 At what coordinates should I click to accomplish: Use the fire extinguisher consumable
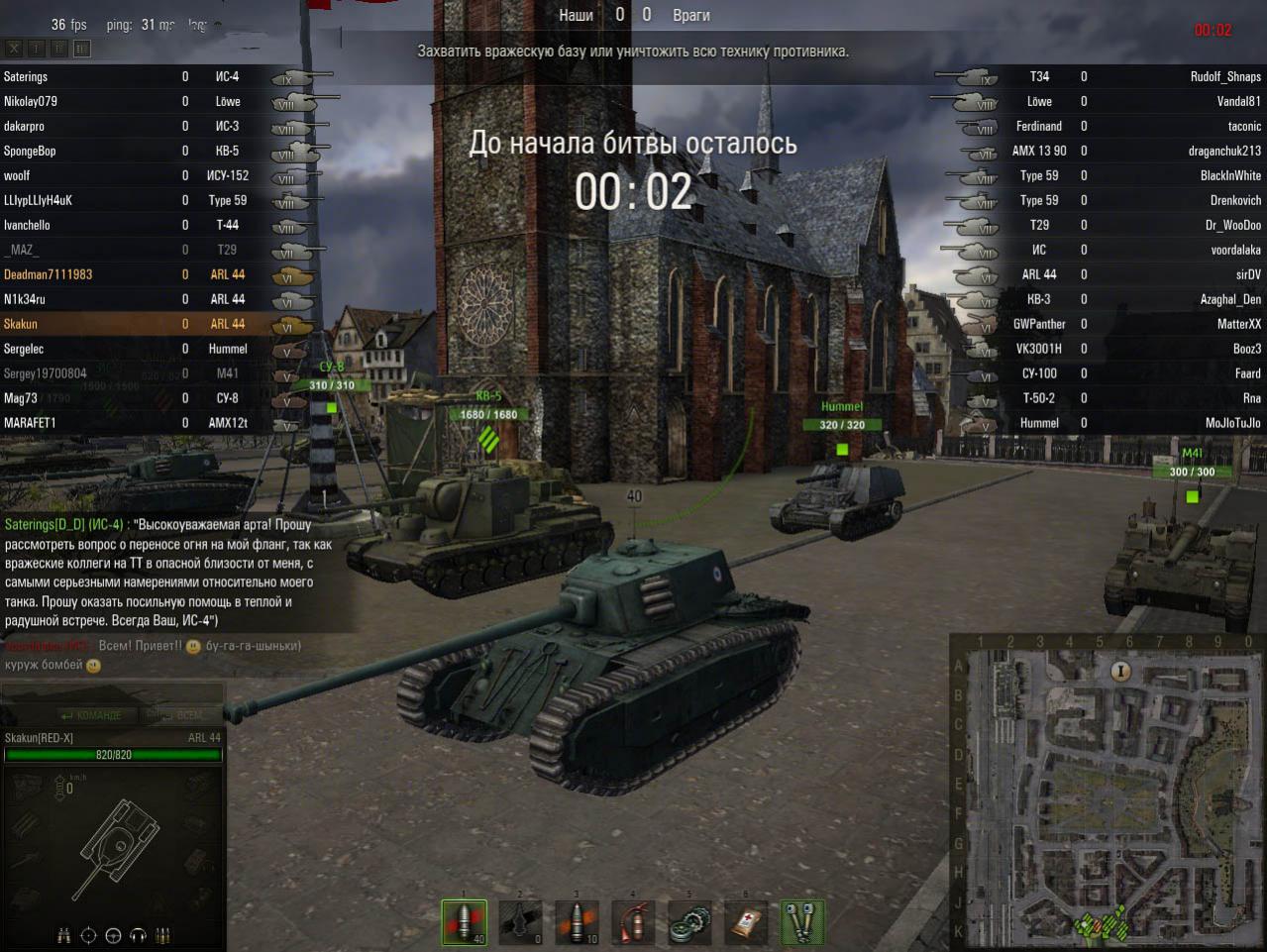[x=633, y=922]
